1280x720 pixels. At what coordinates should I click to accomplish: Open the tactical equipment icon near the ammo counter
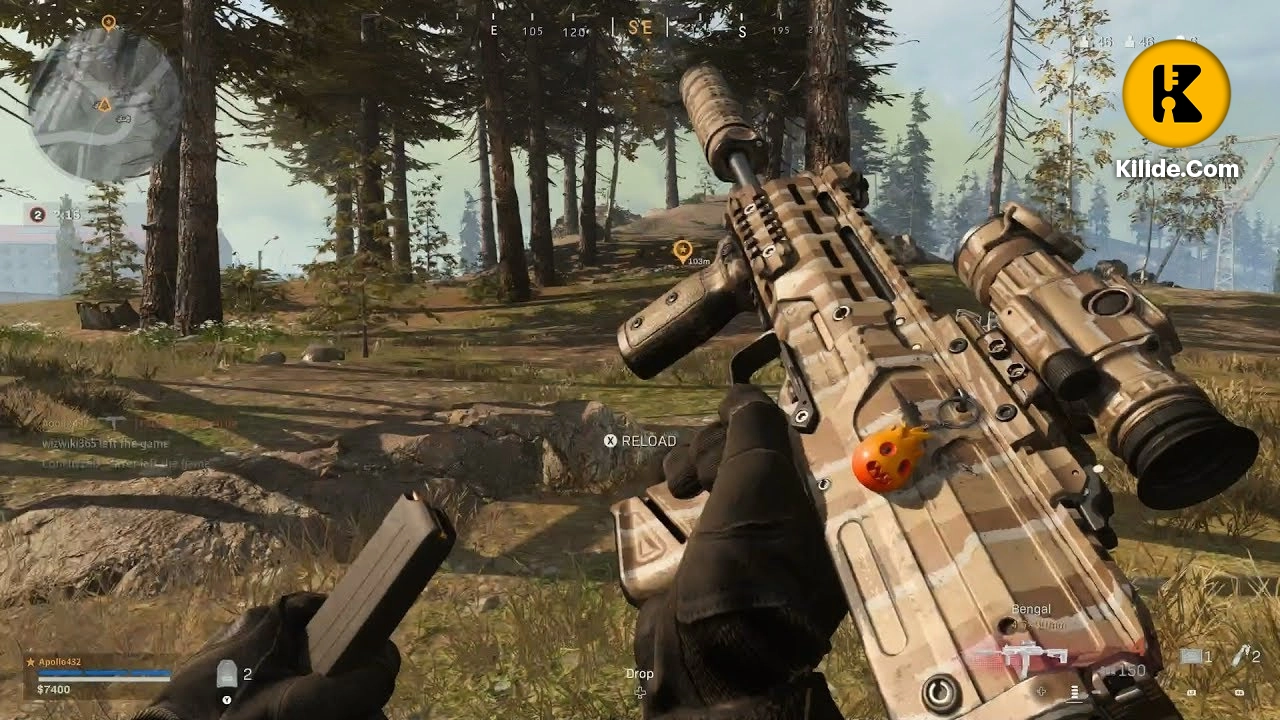1191,656
